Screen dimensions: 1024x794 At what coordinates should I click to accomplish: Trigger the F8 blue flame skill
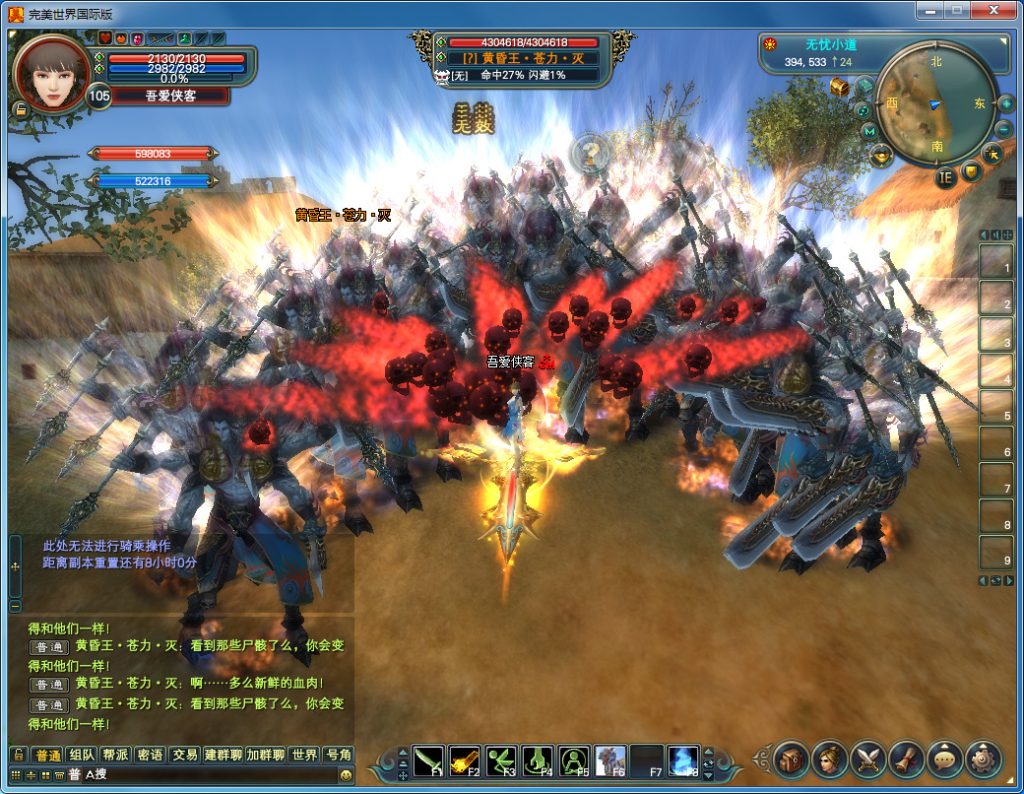[x=683, y=761]
